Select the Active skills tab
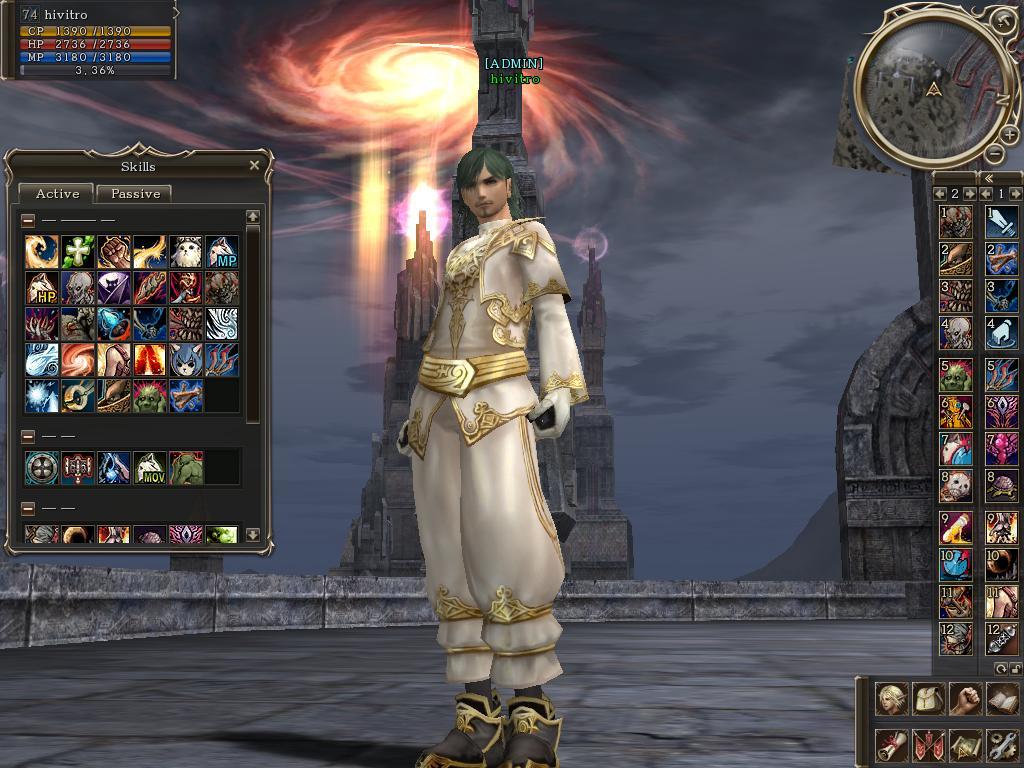The image size is (1024, 768). pos(57,194)
